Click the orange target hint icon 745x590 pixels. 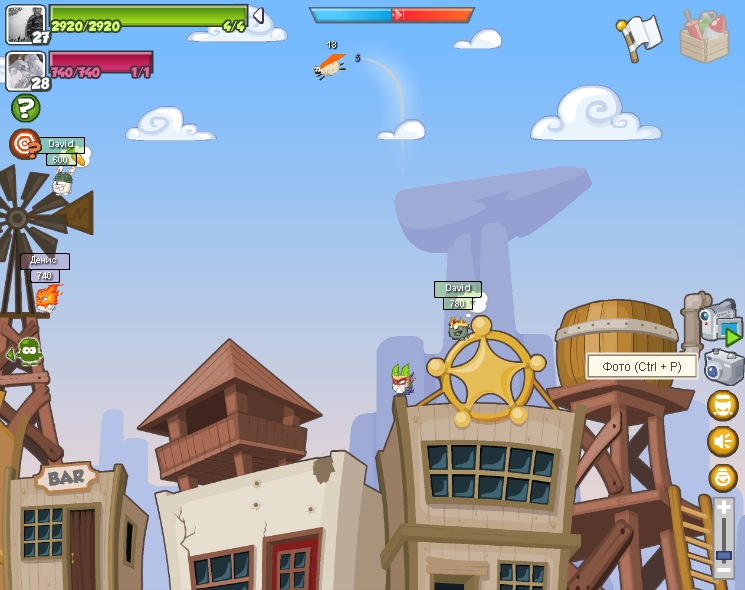pos(24,144)
